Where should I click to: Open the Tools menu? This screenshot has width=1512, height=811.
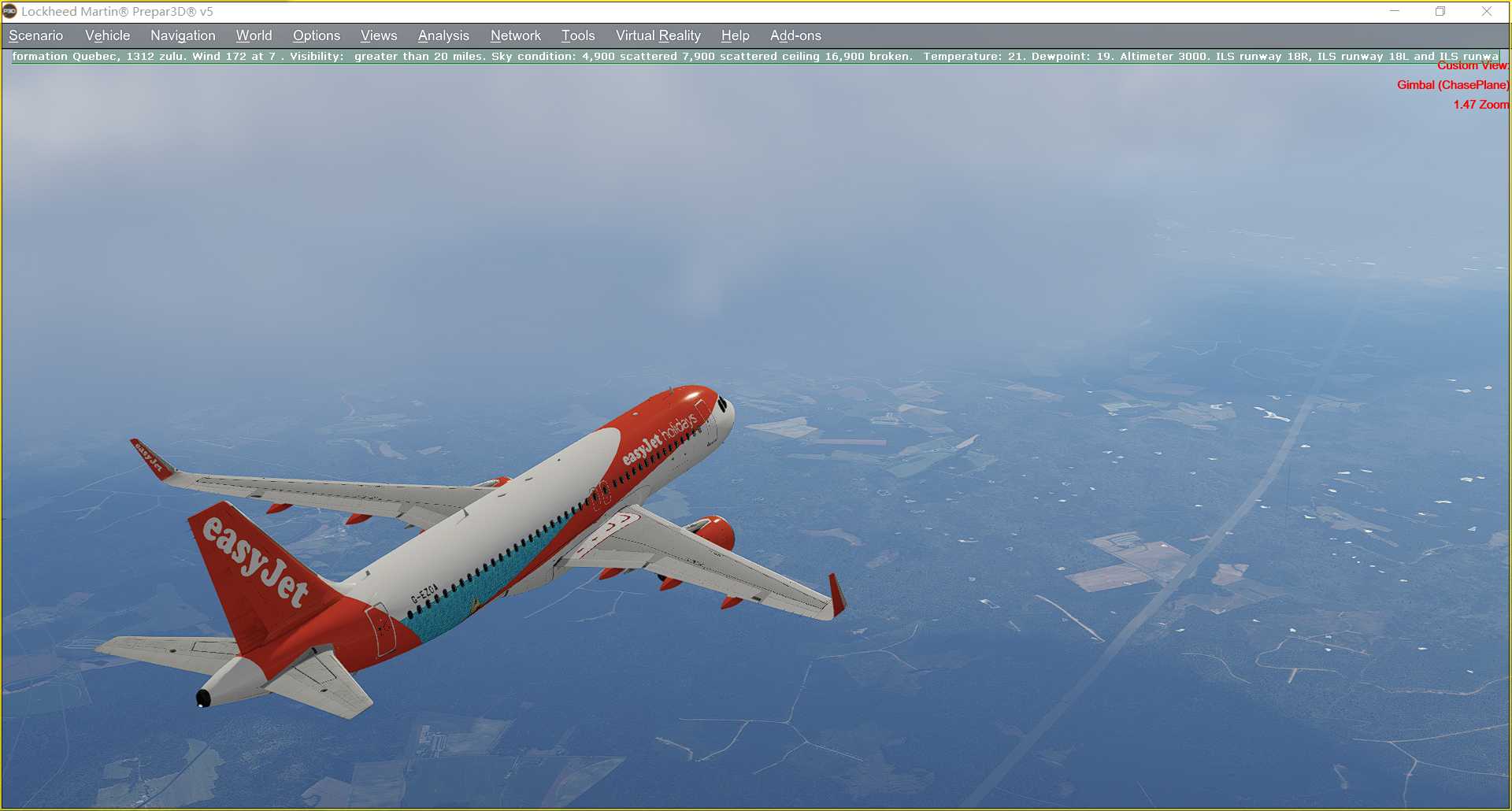click(577, 35)
